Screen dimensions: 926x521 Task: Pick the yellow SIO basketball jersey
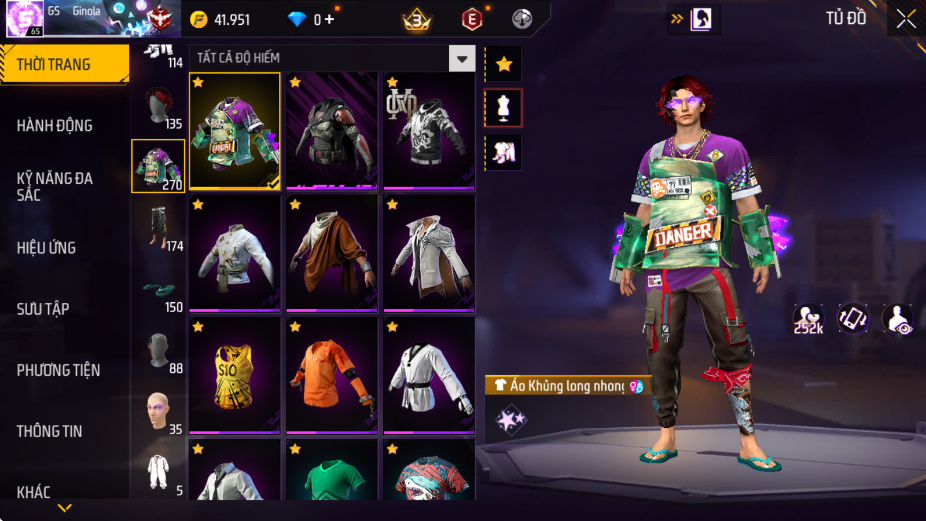click(235, 376)
